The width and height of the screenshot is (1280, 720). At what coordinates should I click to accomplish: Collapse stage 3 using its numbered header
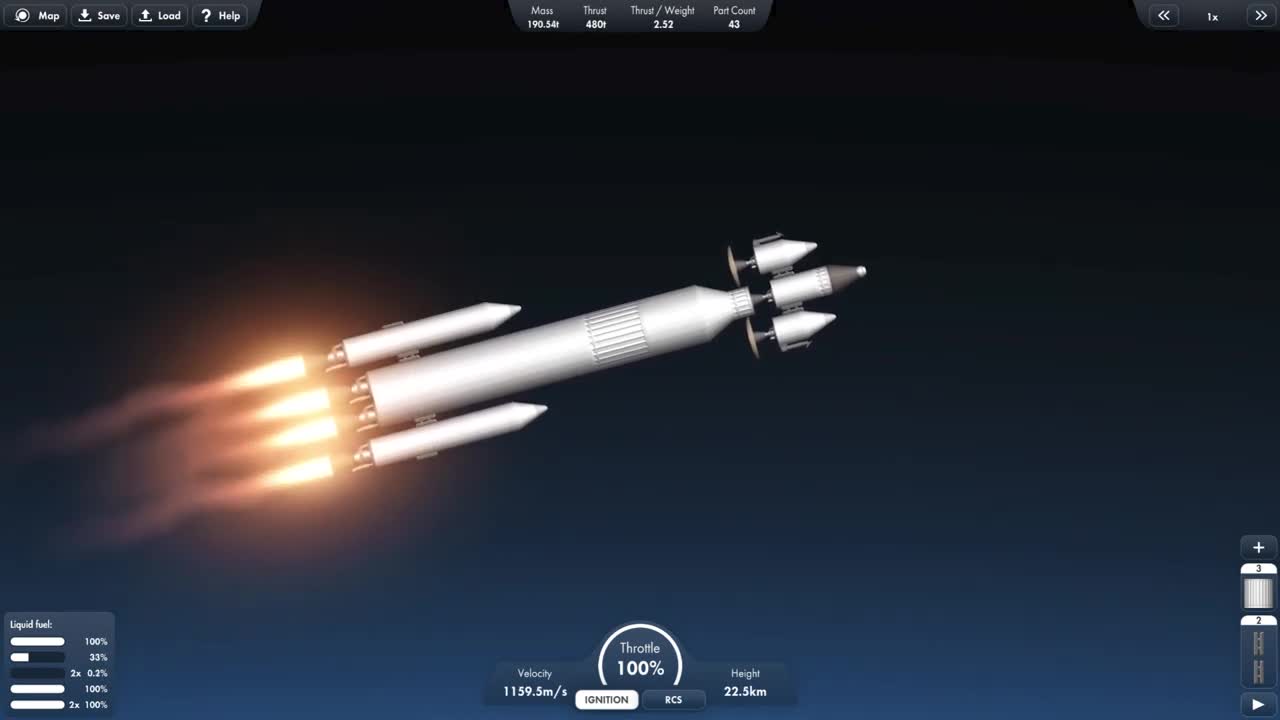click(1257, 567)
